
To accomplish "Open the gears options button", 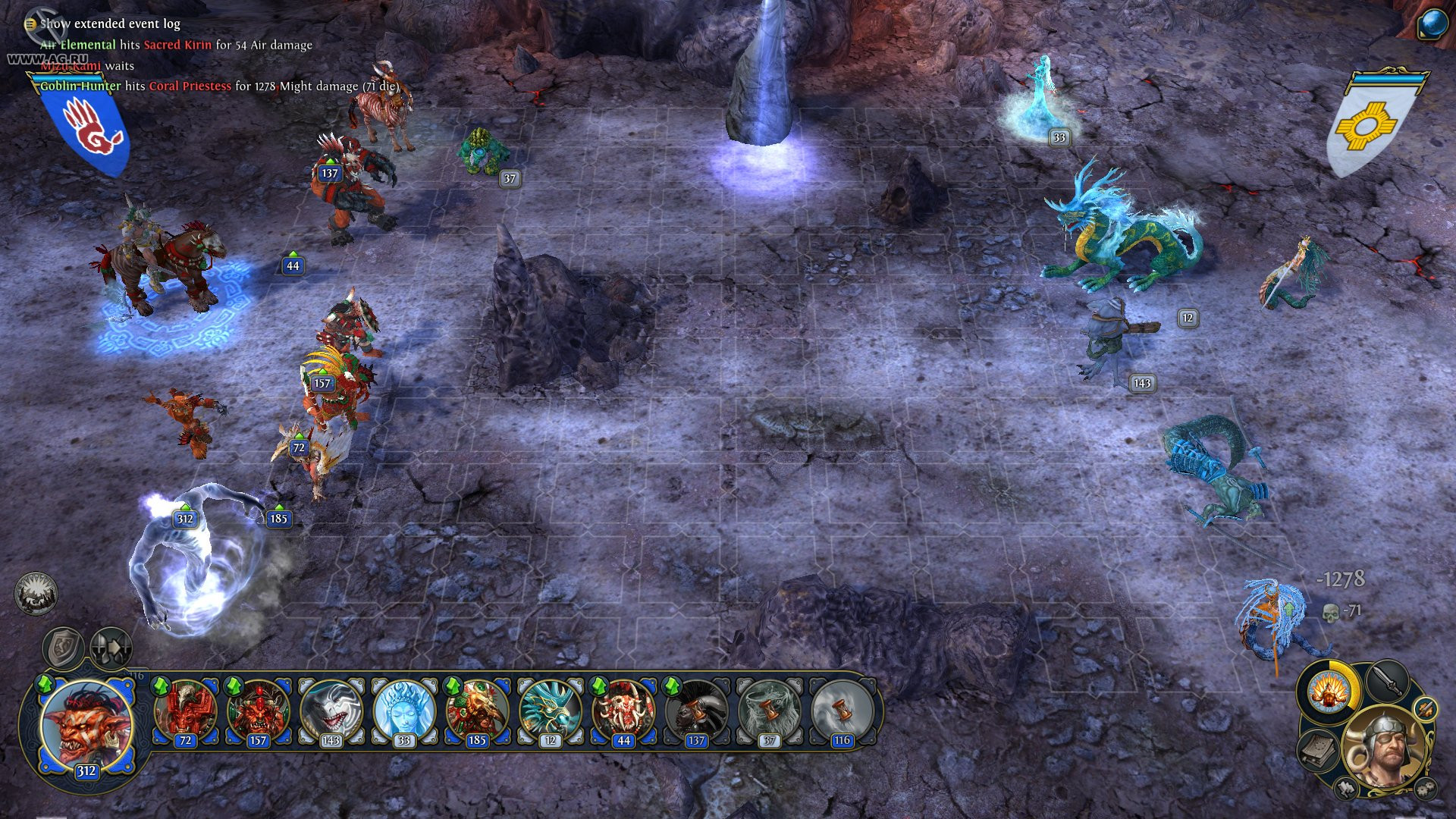I will (1426, 787).
